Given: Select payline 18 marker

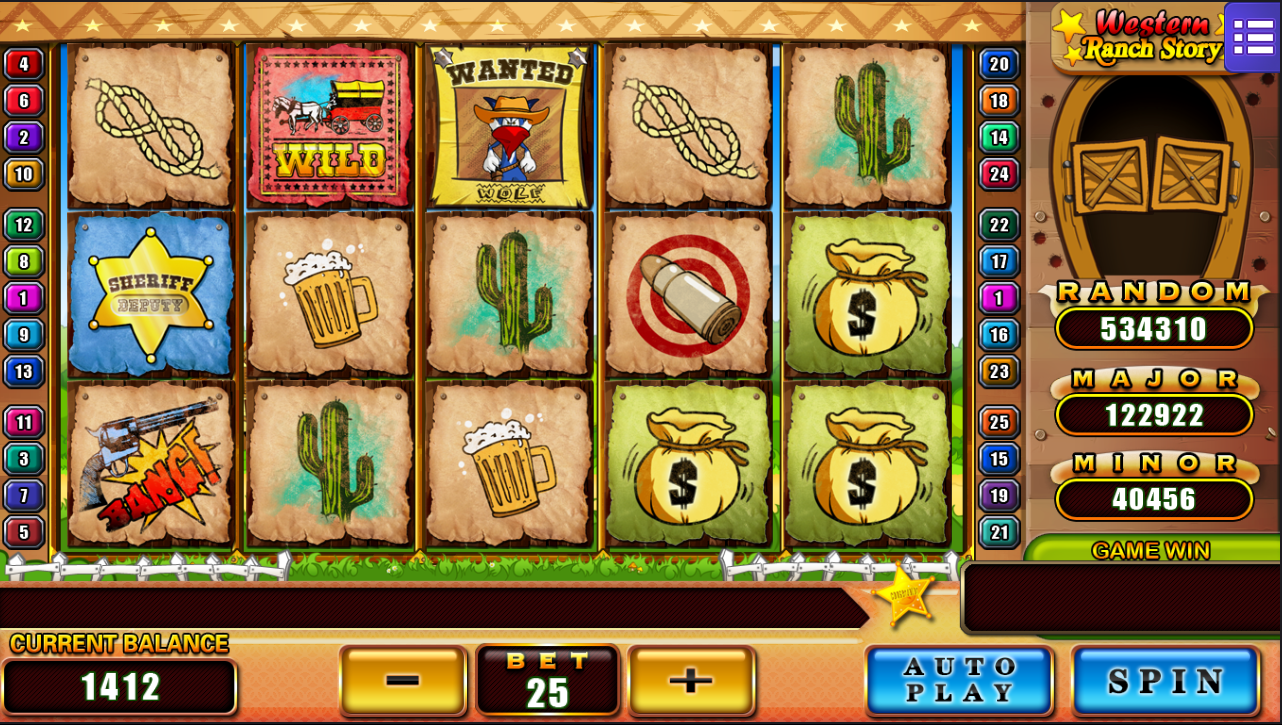Looking at the screenshot, I should click(999, 100).
